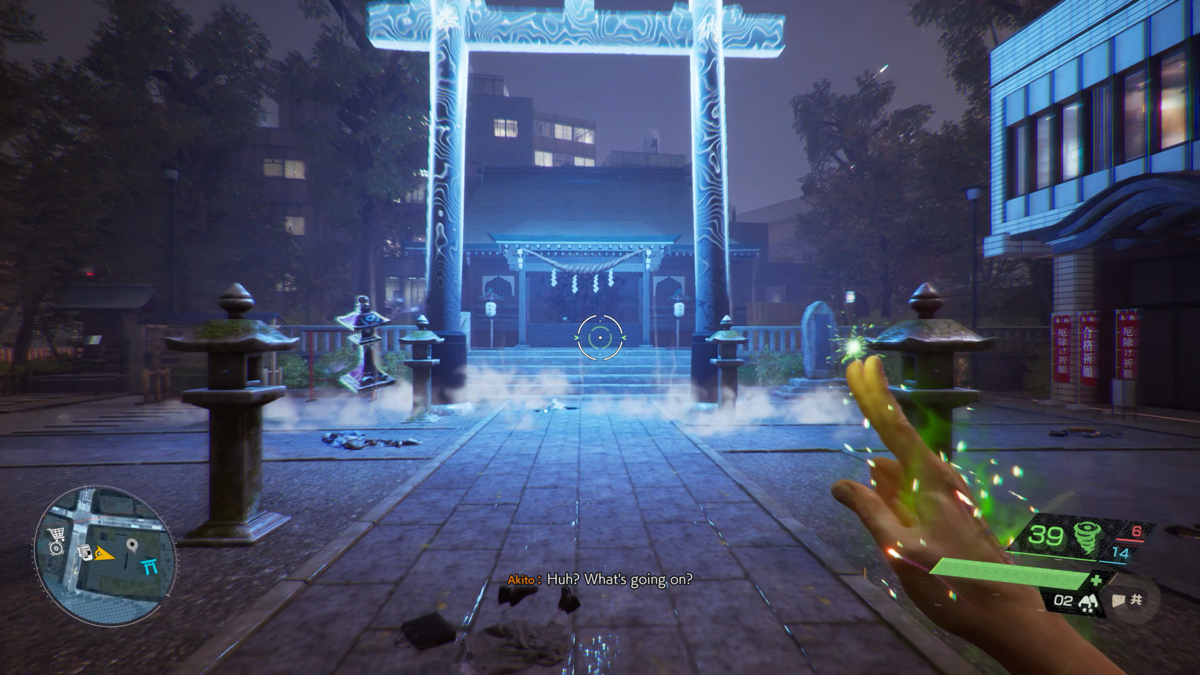This screenshot has height=675, width=1200.
Task: Click the circular target marker below cart
Action: click(56, 549)
